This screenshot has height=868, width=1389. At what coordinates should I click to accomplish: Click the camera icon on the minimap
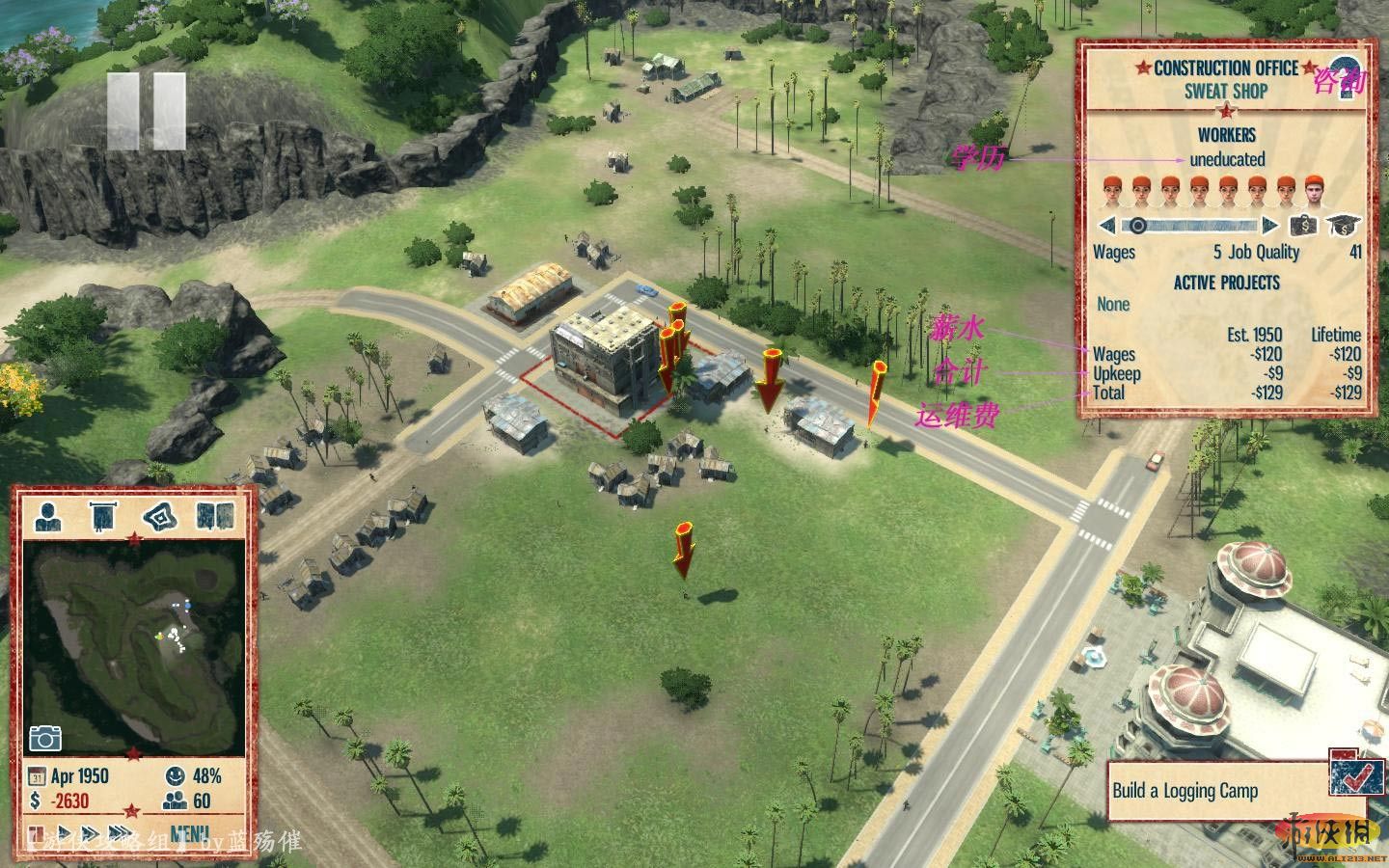tap(45, 738)
